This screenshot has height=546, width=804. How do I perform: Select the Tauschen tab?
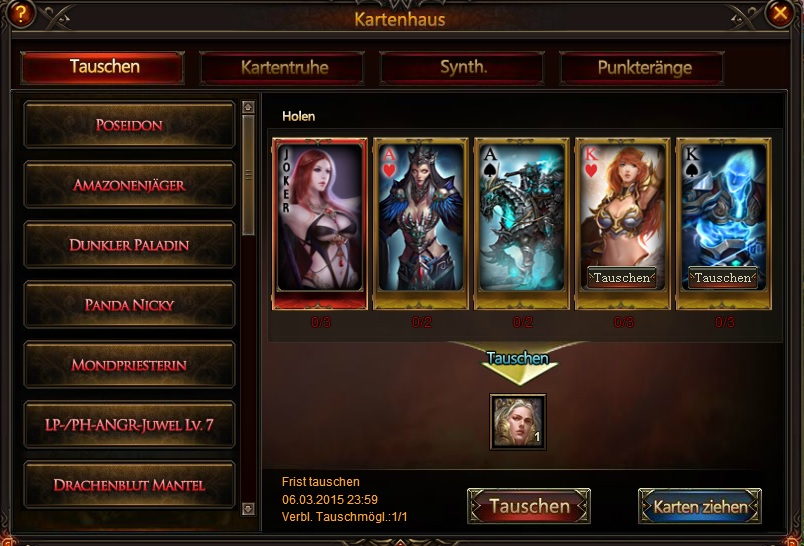(104, 67)
